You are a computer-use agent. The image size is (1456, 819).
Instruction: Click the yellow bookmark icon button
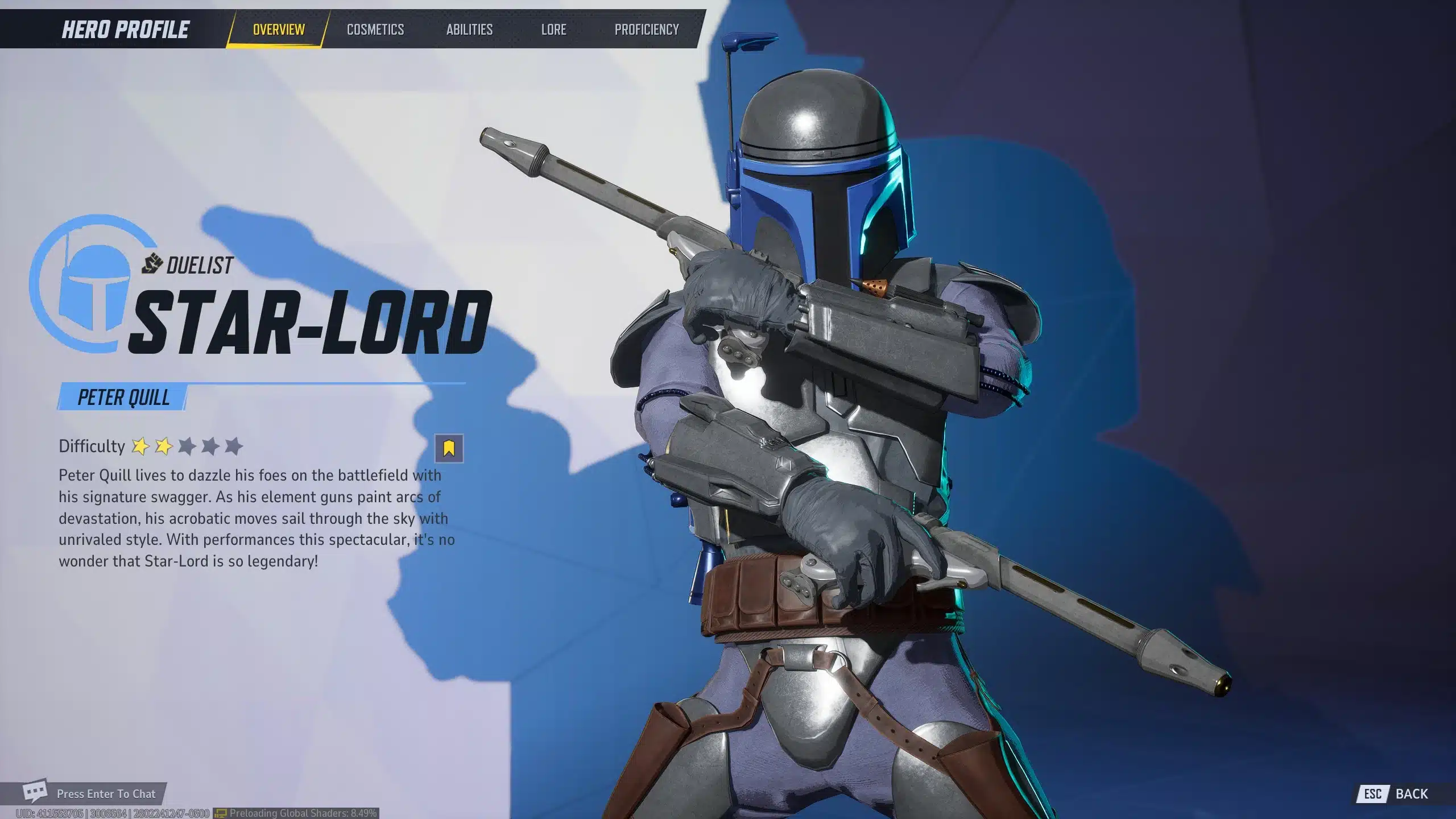[x=449, y=448]
